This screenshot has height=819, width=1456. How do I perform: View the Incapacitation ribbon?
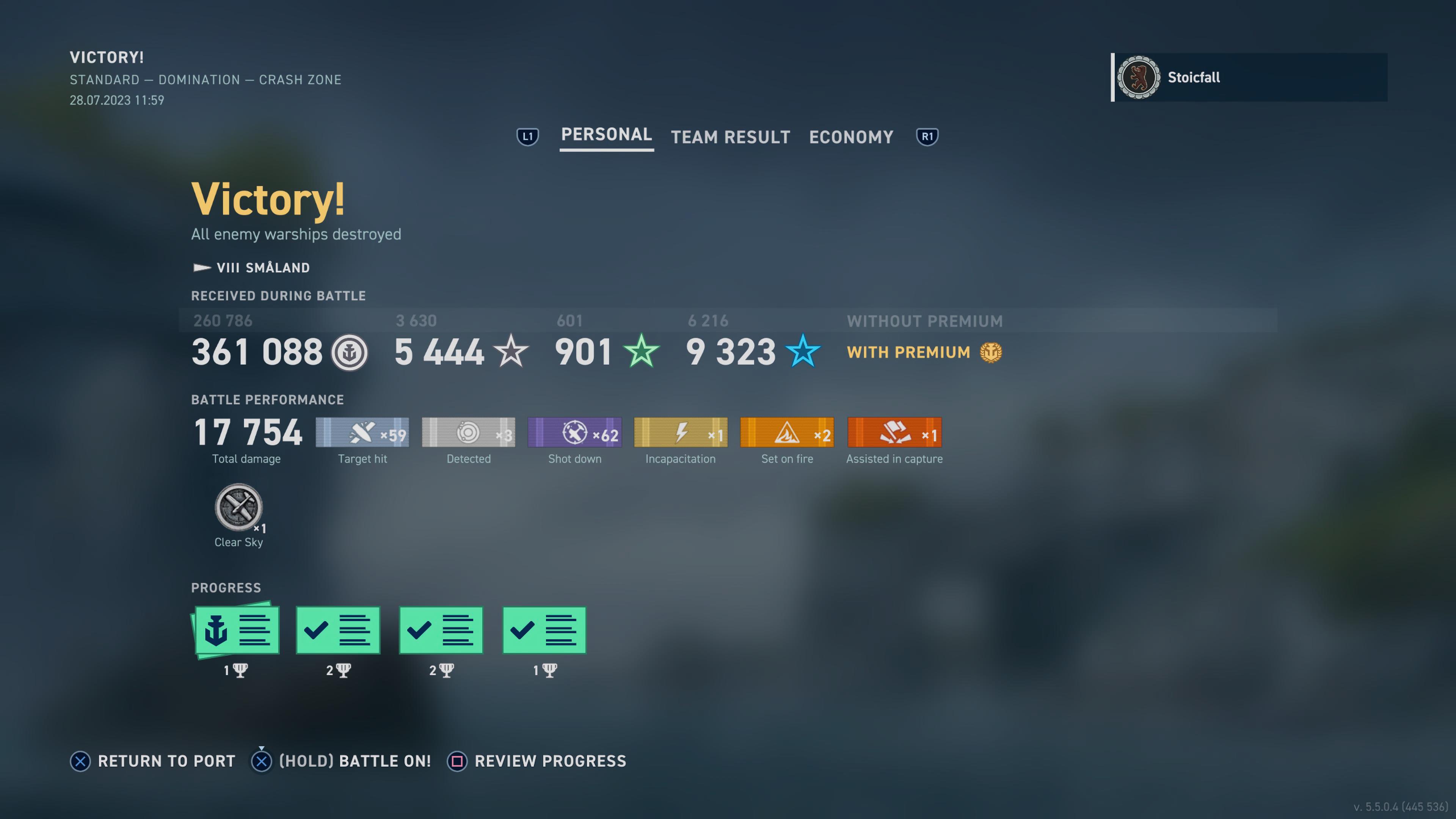(681, 432)
